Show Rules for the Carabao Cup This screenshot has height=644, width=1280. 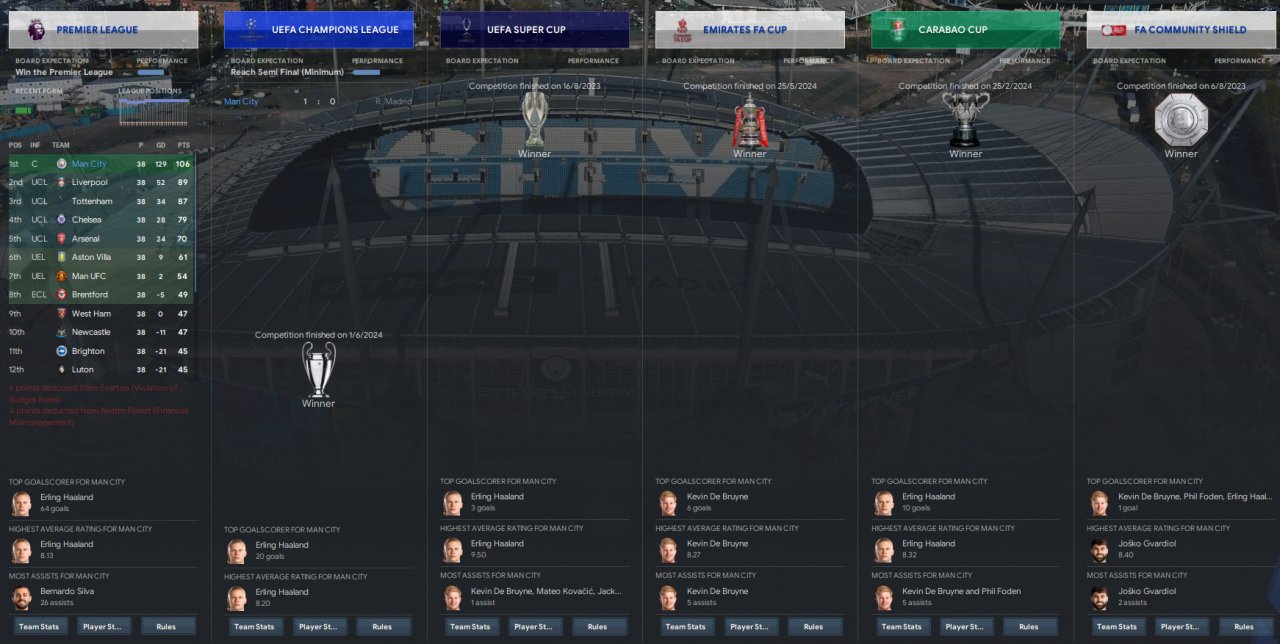click(x=1028, y=627)
